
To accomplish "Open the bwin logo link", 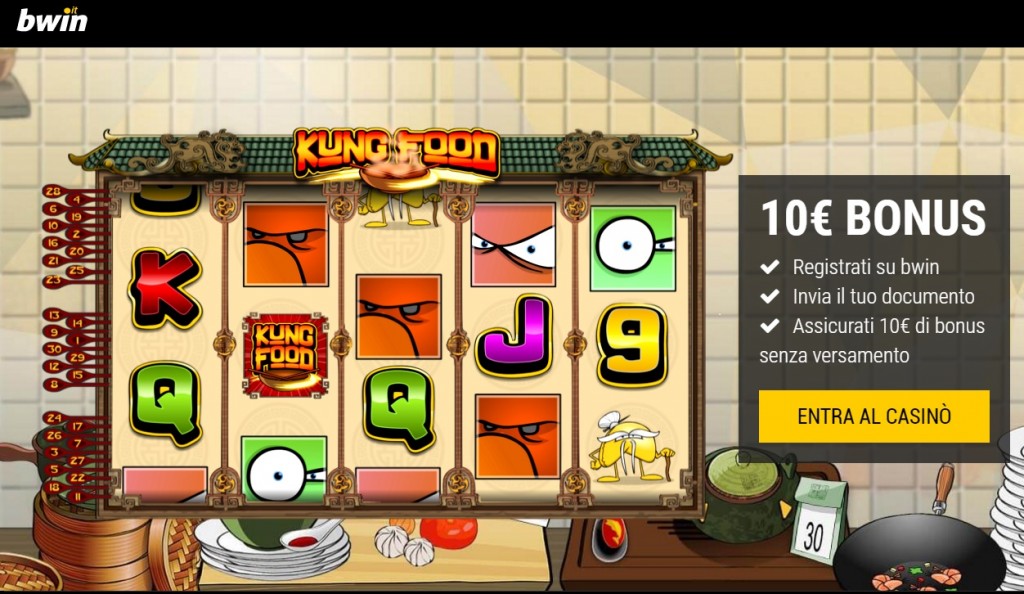I will click(x=52, y=19).
